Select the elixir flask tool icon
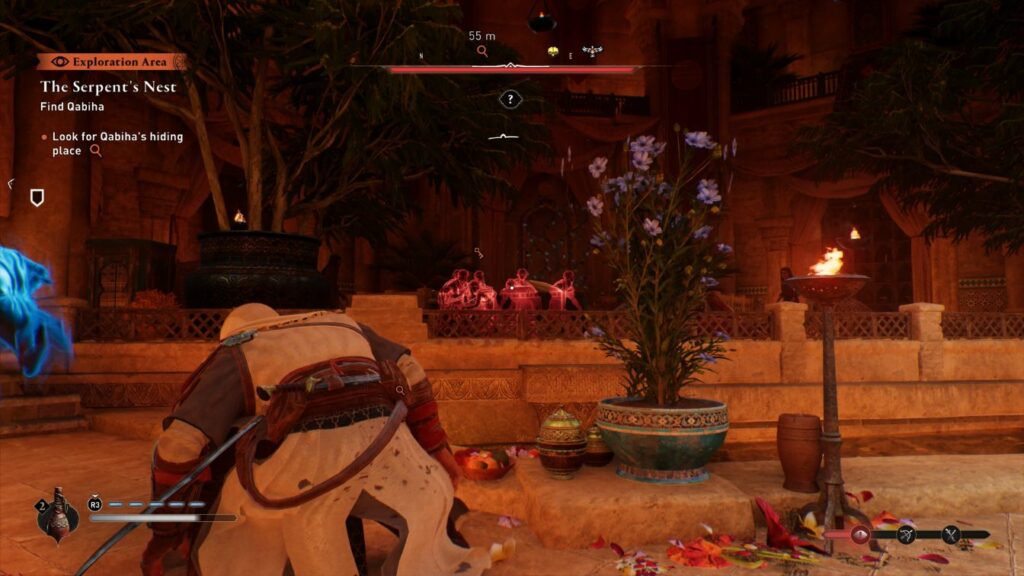The height and width of the screenshot is (576, 1024). pos(57,515)
